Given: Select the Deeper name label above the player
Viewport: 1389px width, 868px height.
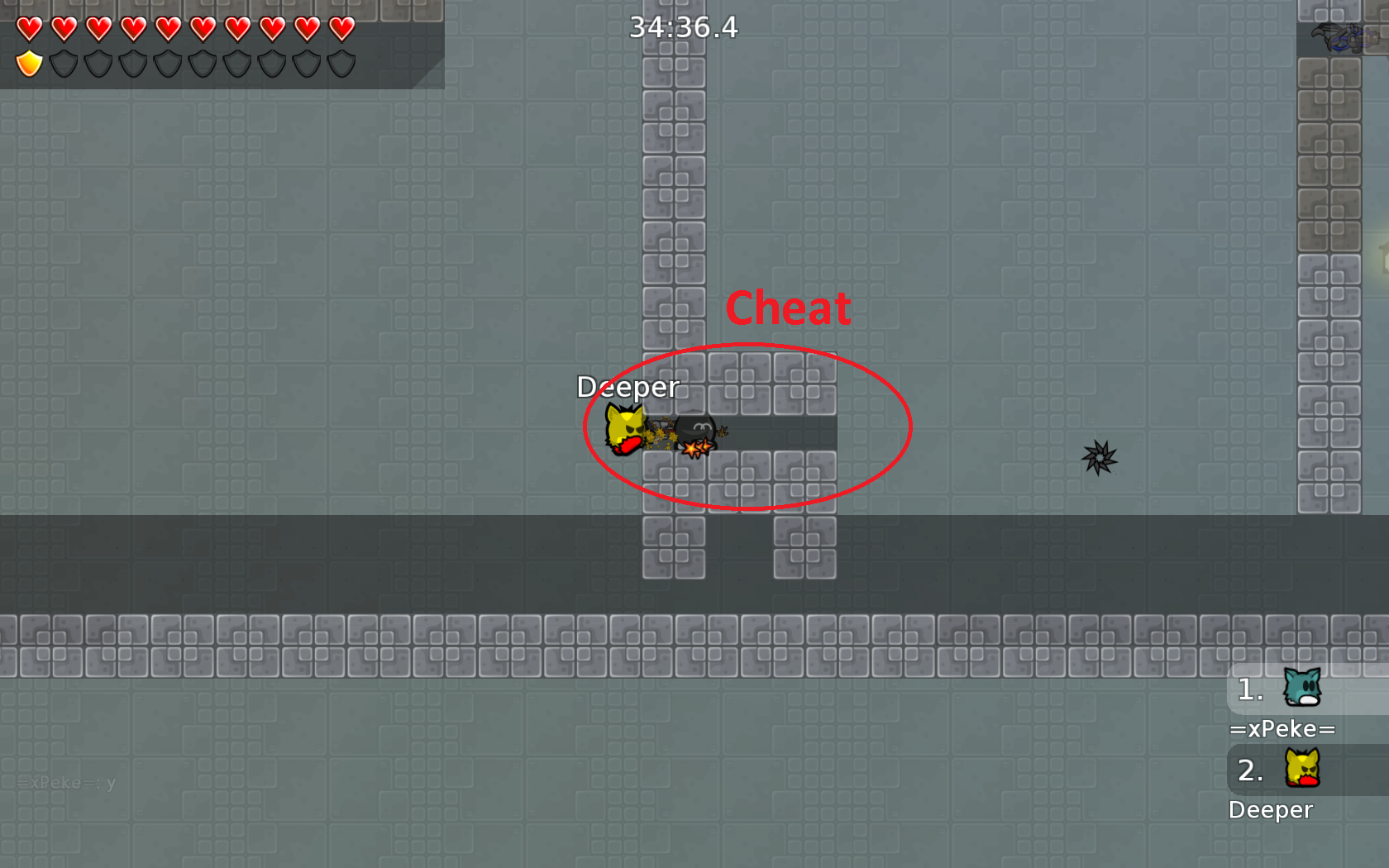Looking at the screenshot, I should [628, 386].
